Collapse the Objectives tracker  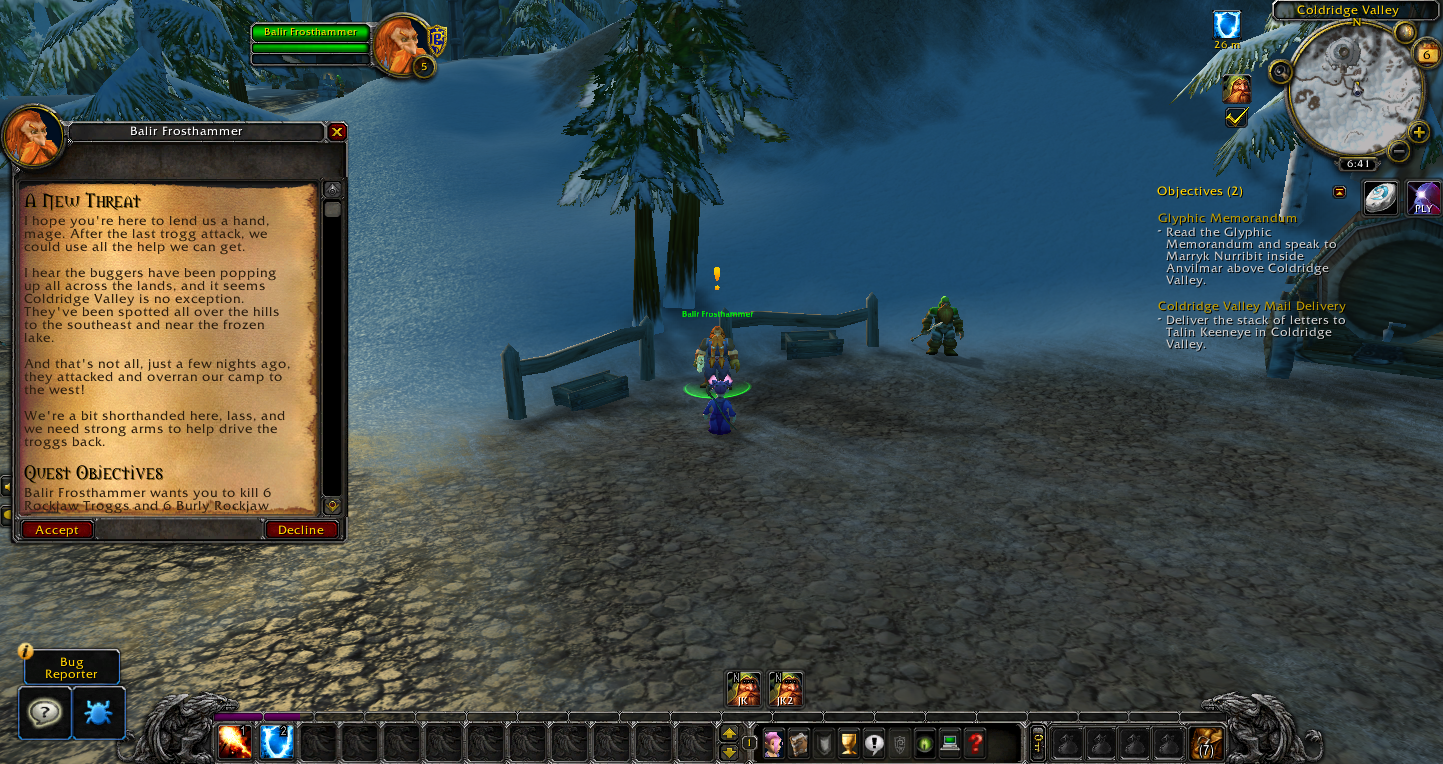coord(1339,192)
